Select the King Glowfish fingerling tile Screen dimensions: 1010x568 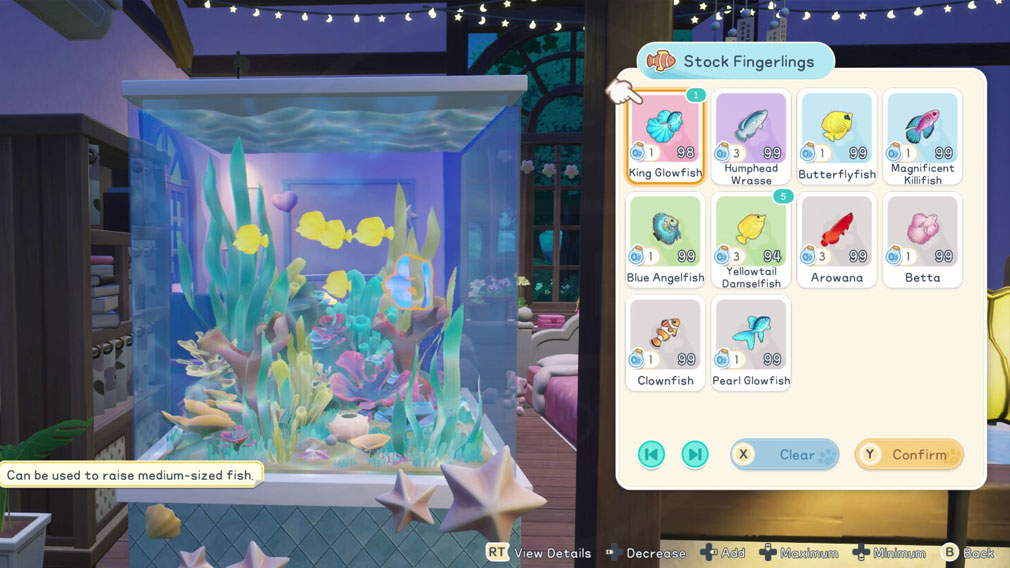(x=665, y=136)
